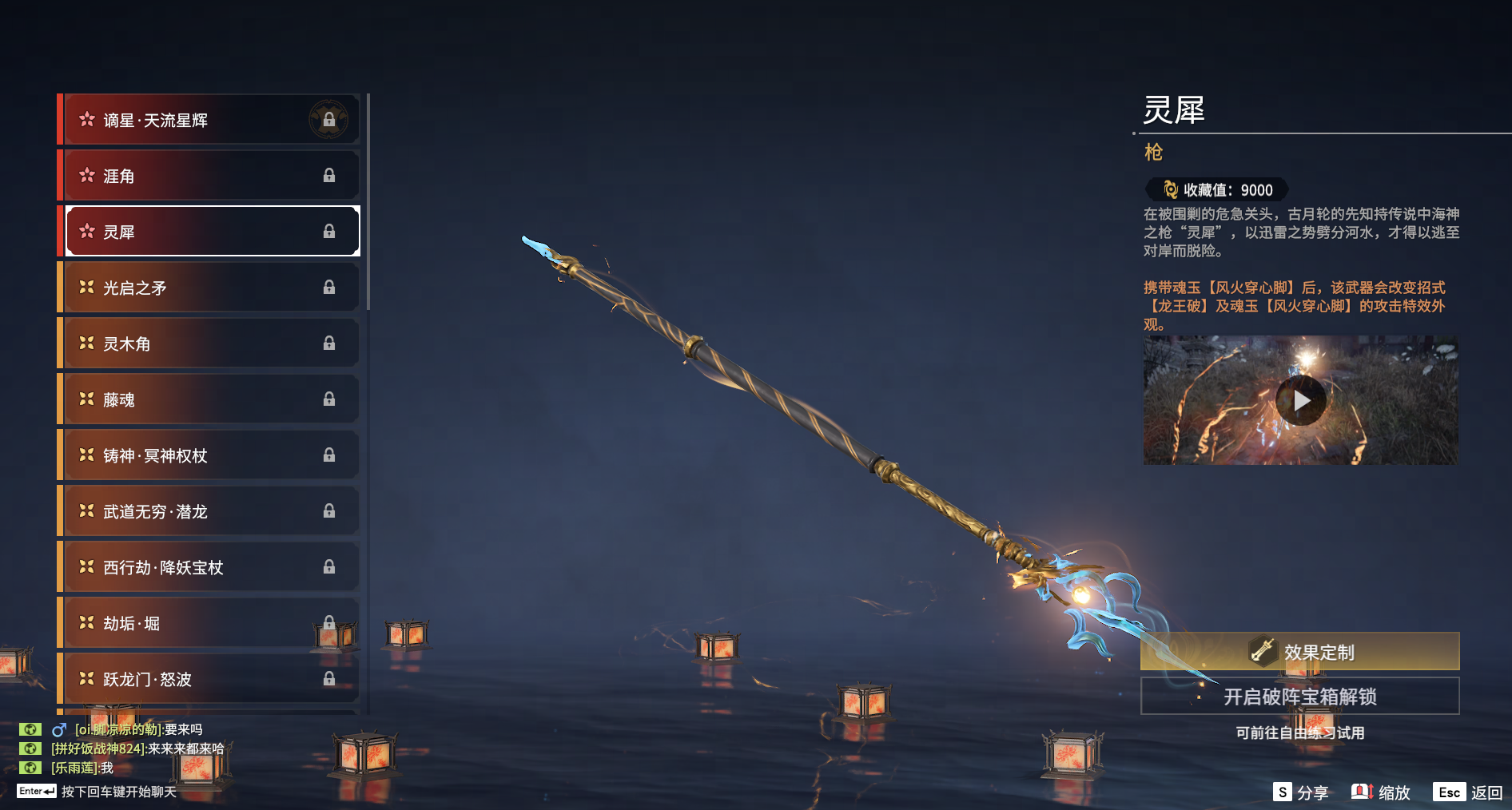
Task: Click 返回 to go back
Action: click(x=1469, y=792)
